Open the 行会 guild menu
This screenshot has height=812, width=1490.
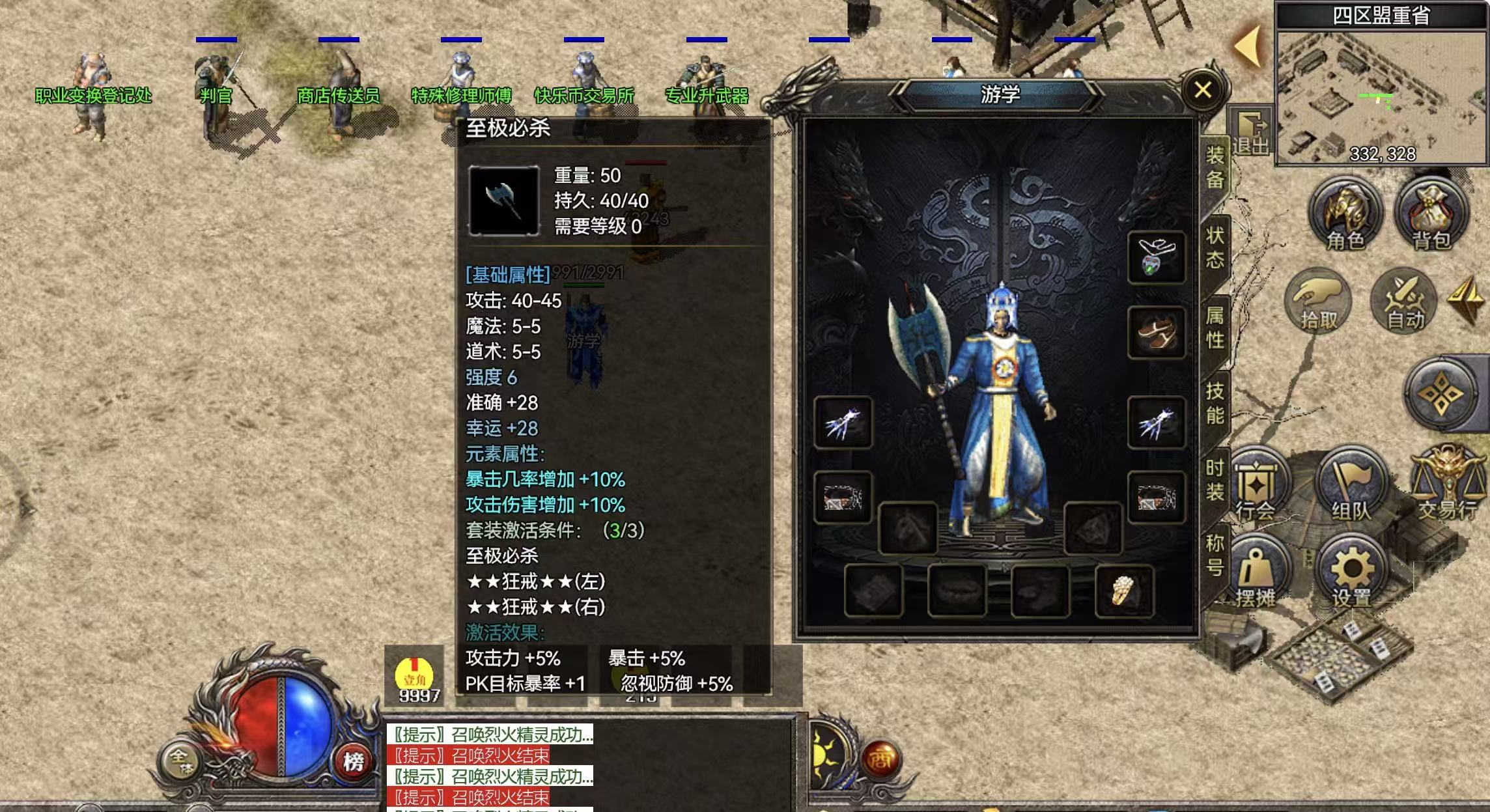coord(1256,485)
